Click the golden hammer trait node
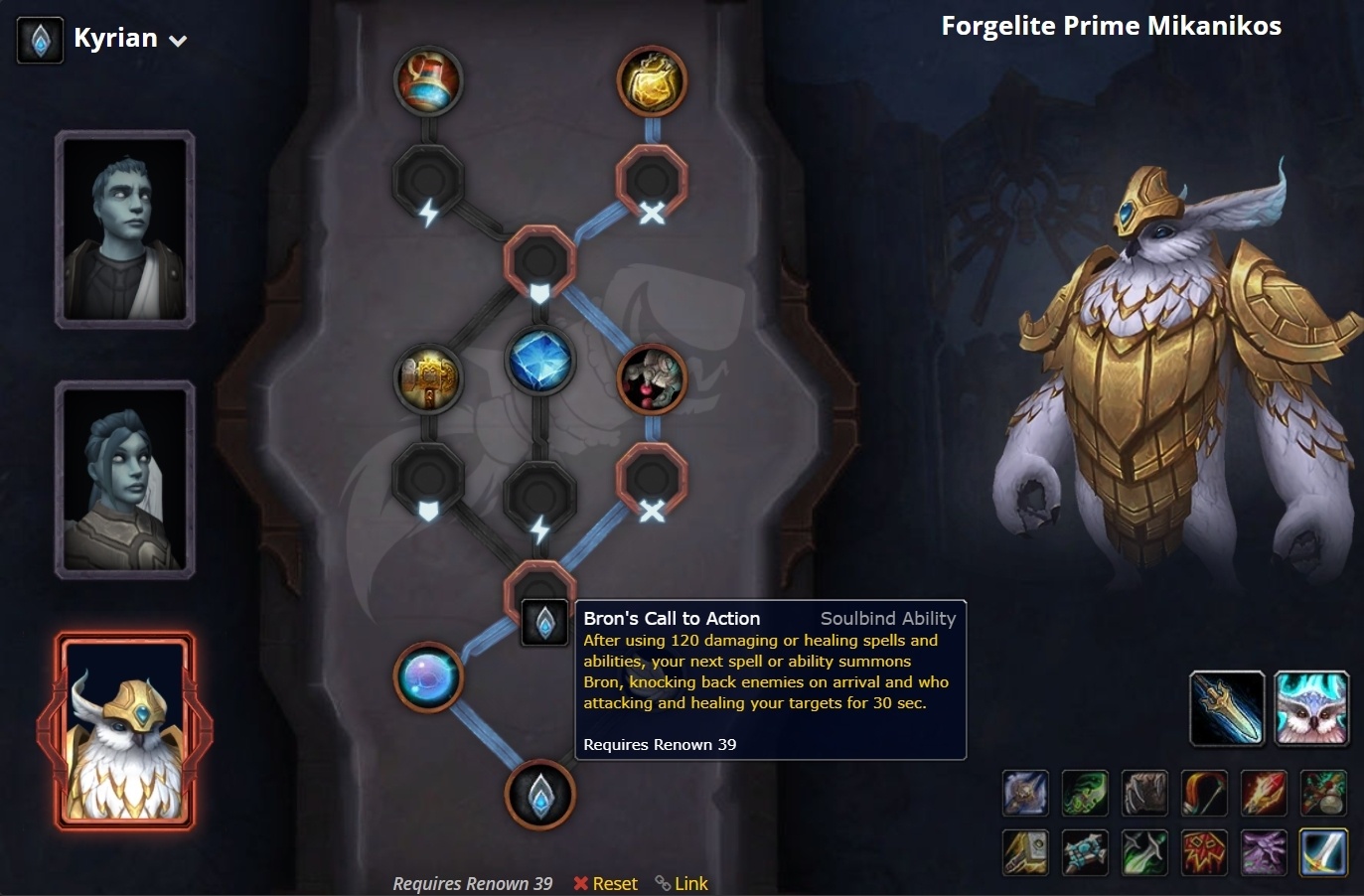Image resolution: width=1364 pixels, height=896 pixels. [x=427, y=378]
